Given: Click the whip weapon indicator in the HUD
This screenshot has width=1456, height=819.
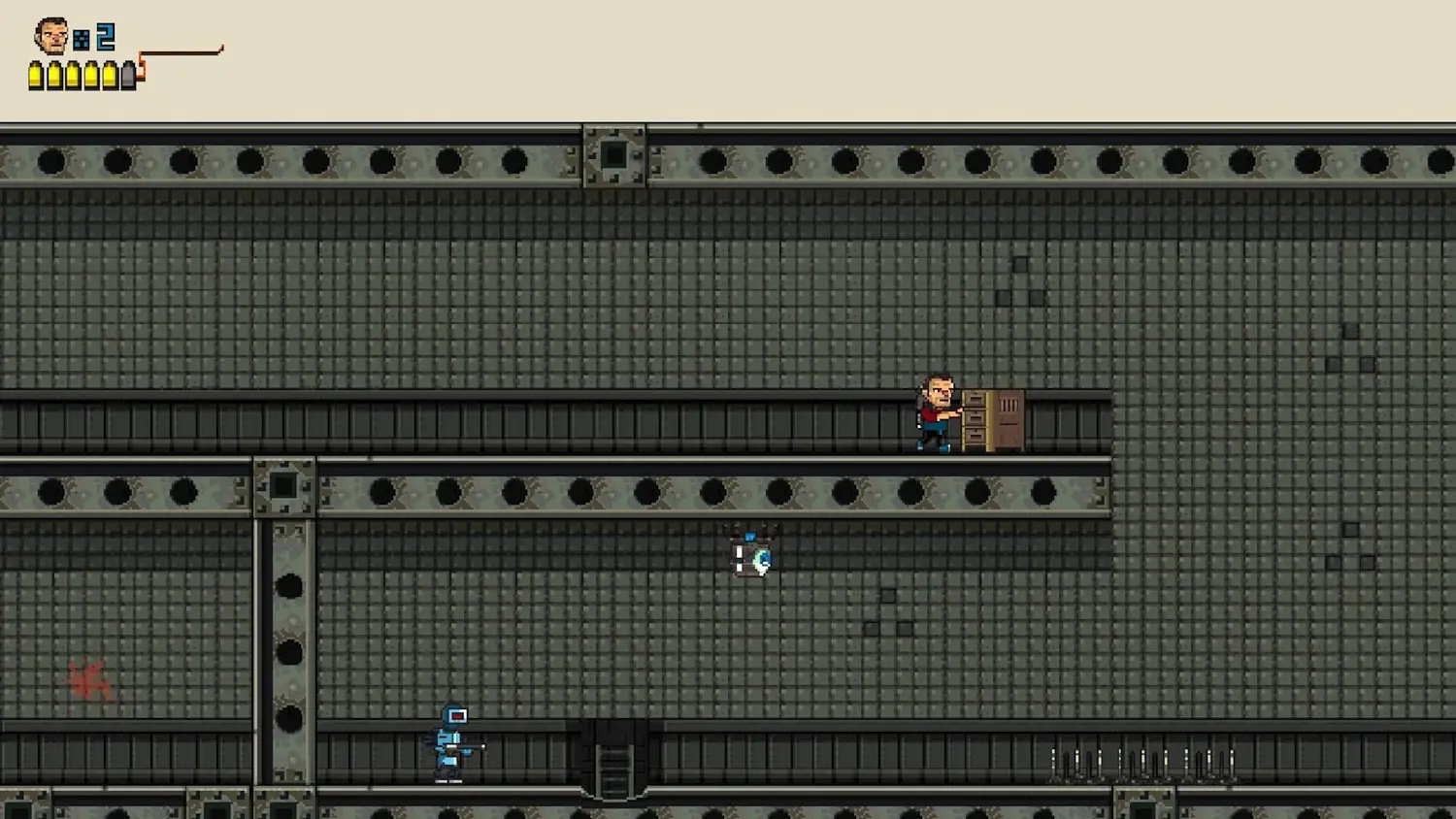Looking at the screenshot, I should 180,50.
